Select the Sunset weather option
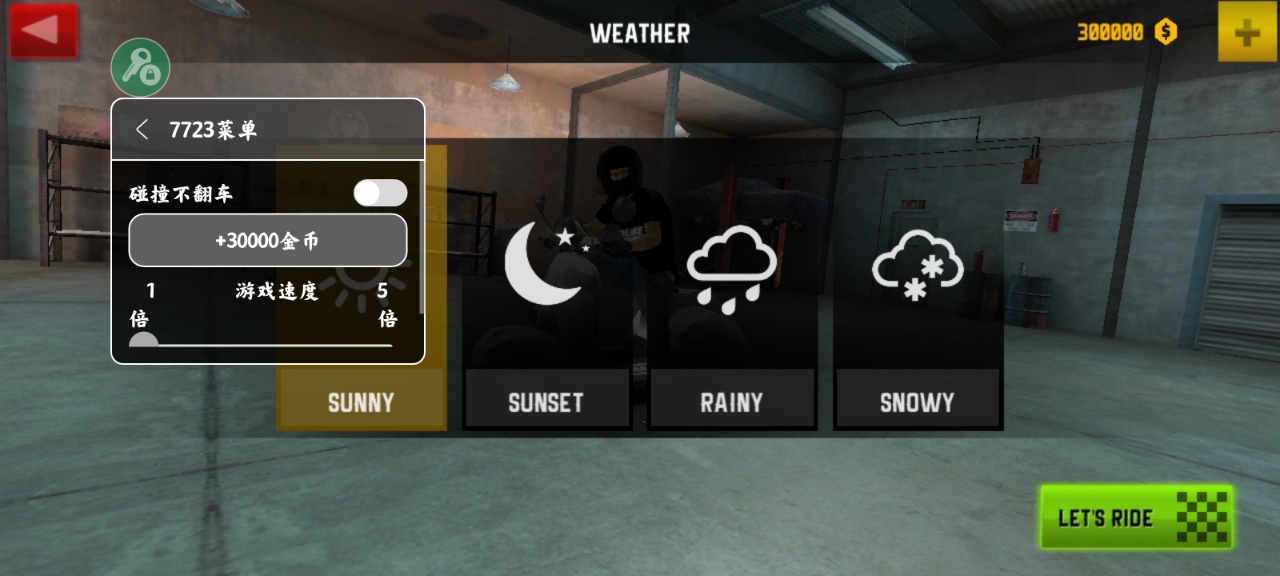 pyautogui.click(x=546, y=300)
